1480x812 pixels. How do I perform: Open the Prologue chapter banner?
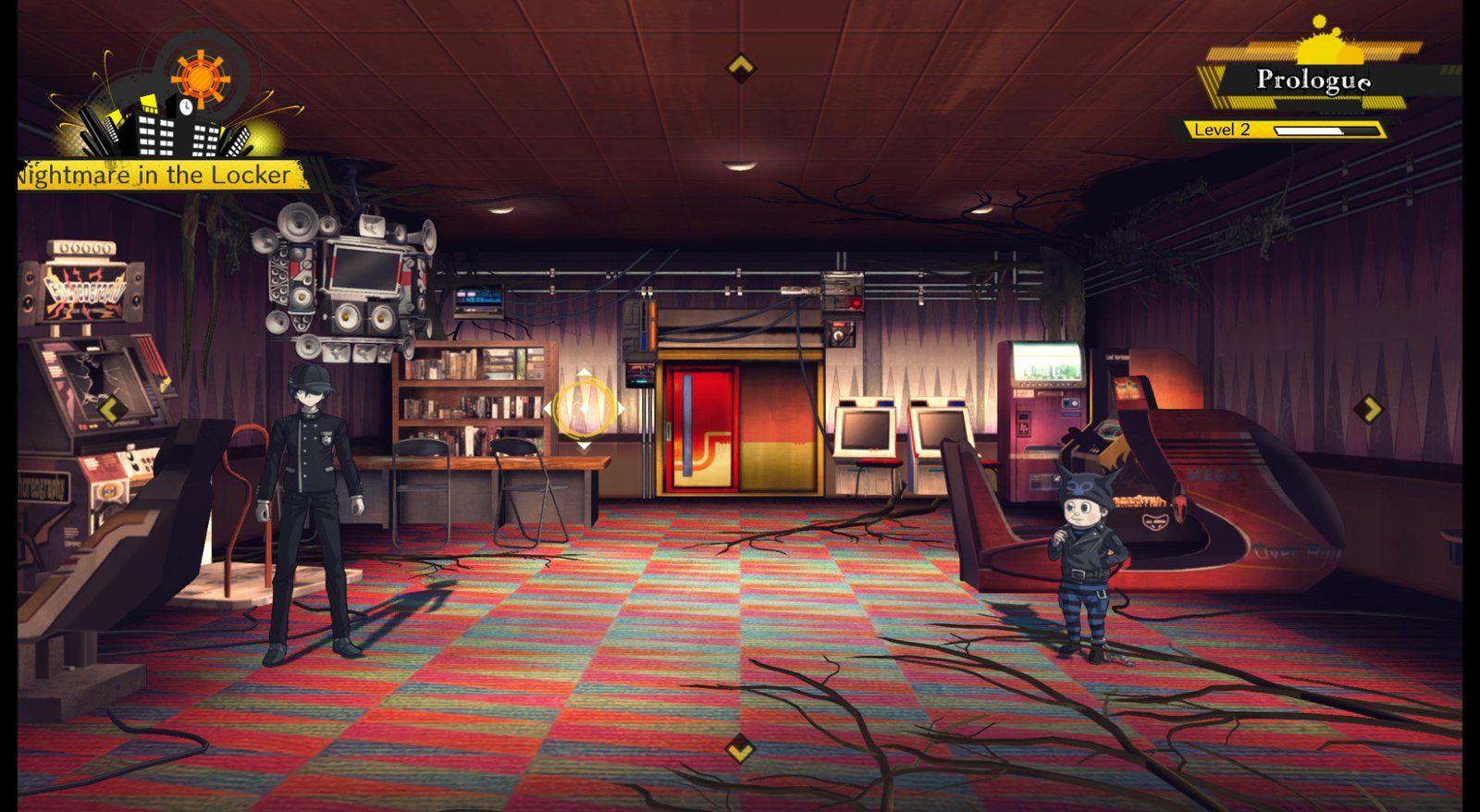click(x=1313, y=80)
